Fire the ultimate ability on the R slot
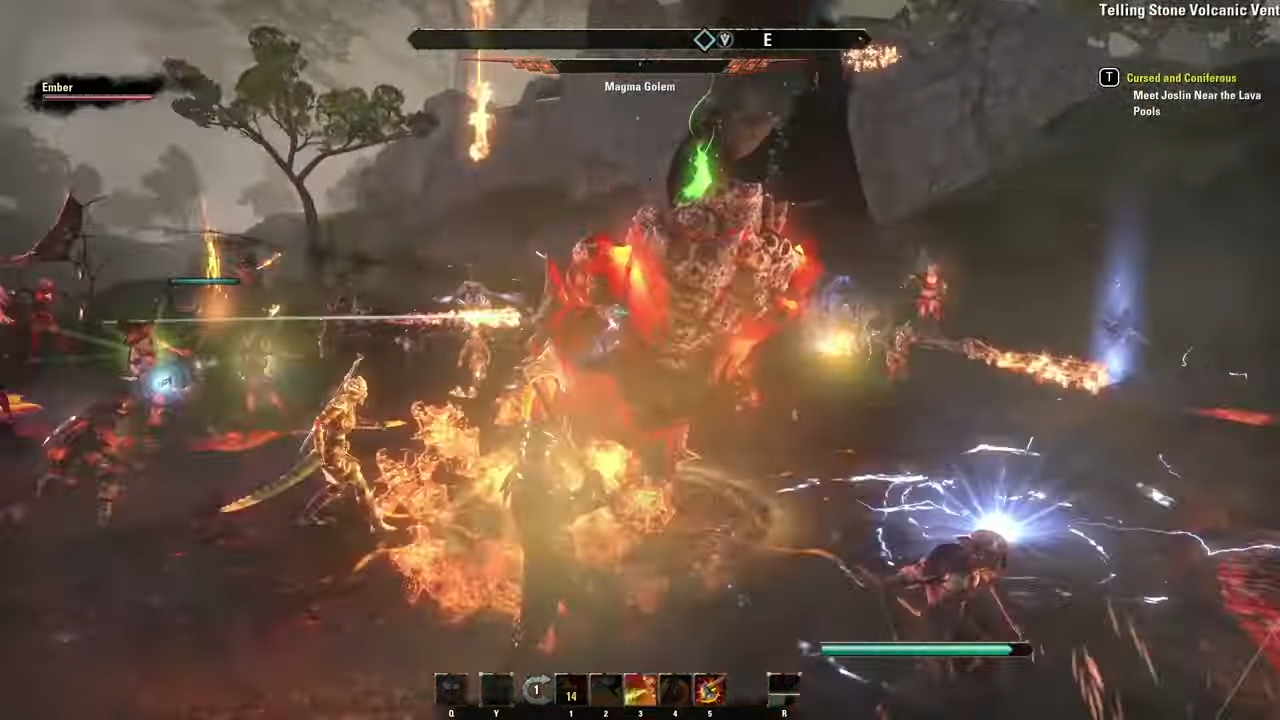Viewport: 1280px width, 720px height. [x=784, y=688]
